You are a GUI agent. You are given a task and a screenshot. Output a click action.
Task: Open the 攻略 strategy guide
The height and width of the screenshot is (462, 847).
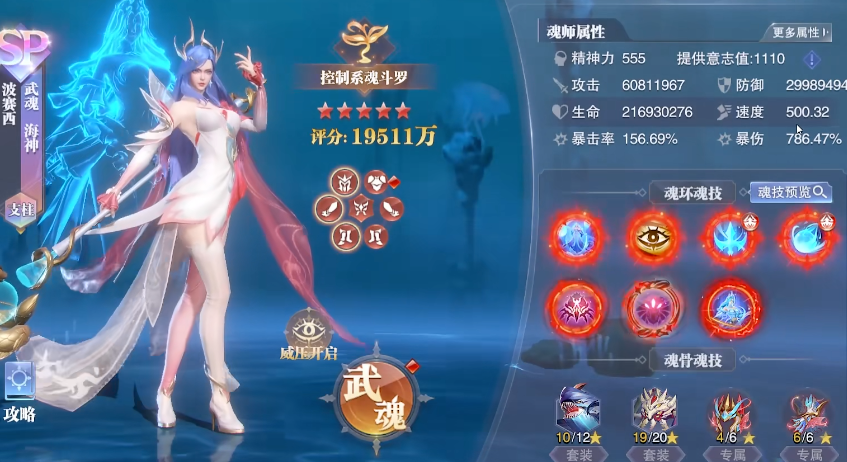(x=20, y=390)
